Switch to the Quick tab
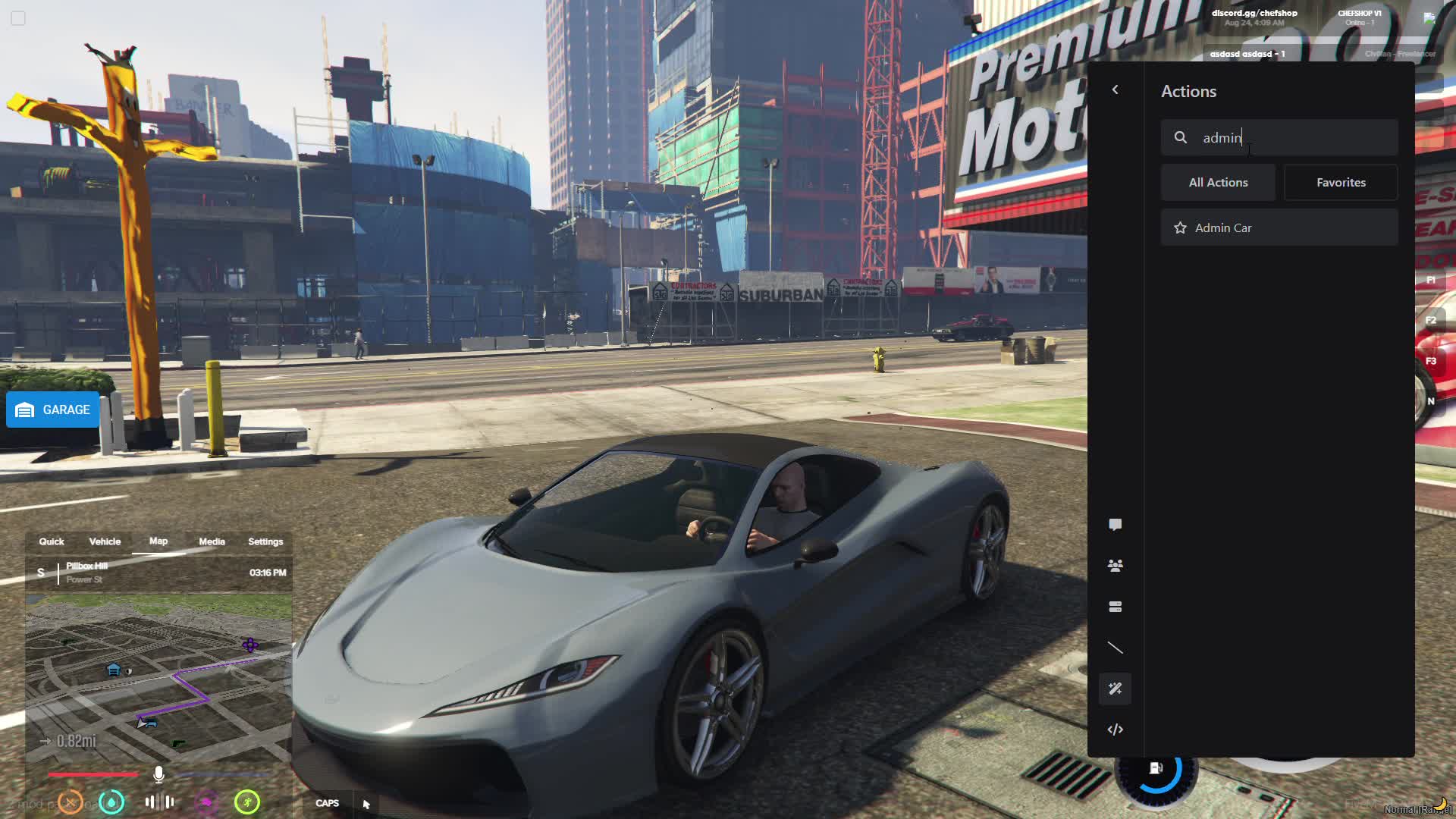1456x819 pixels. click(52, 541)
